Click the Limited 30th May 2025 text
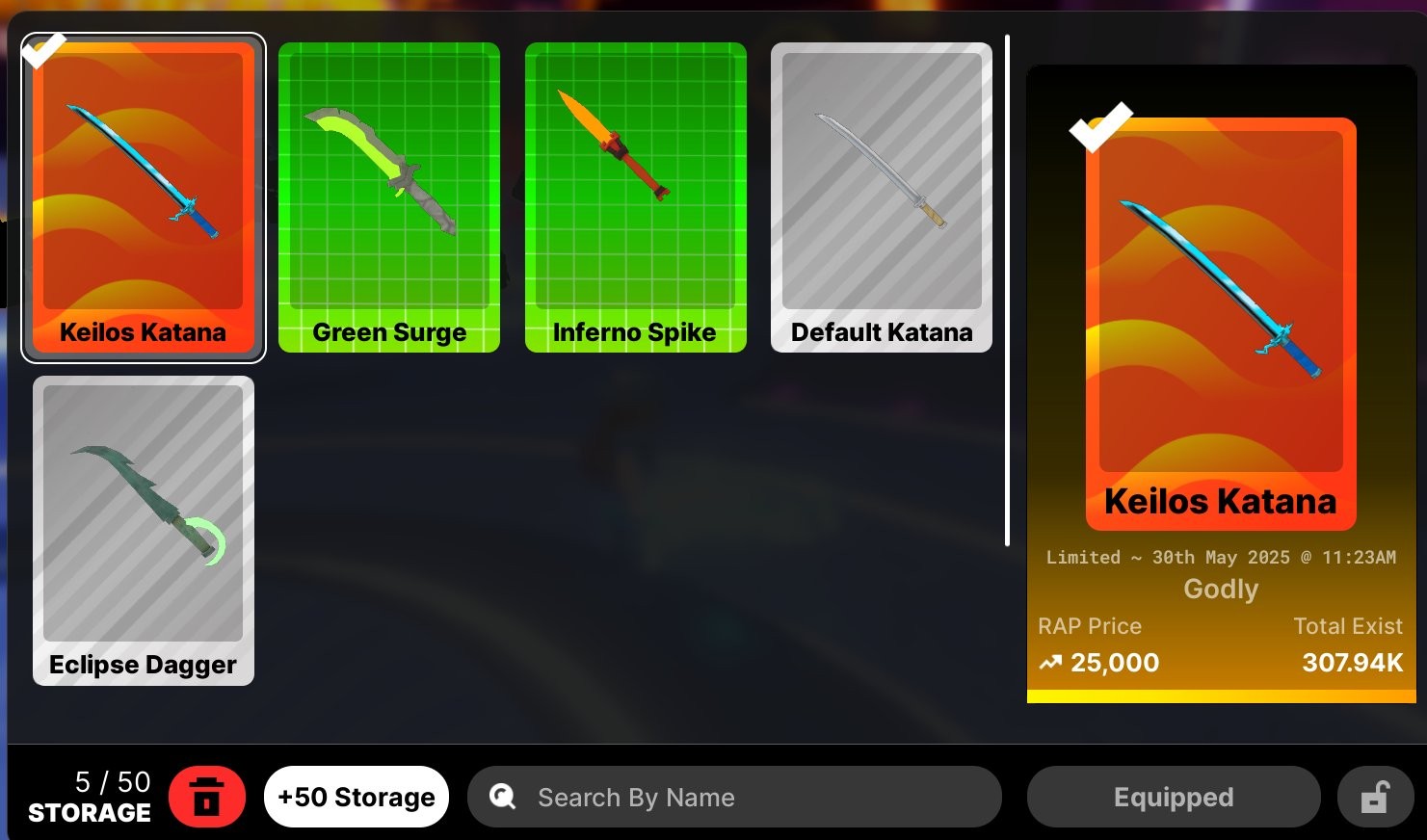The width and height of the screenshot is (1427, 840). click(1220, 557)
